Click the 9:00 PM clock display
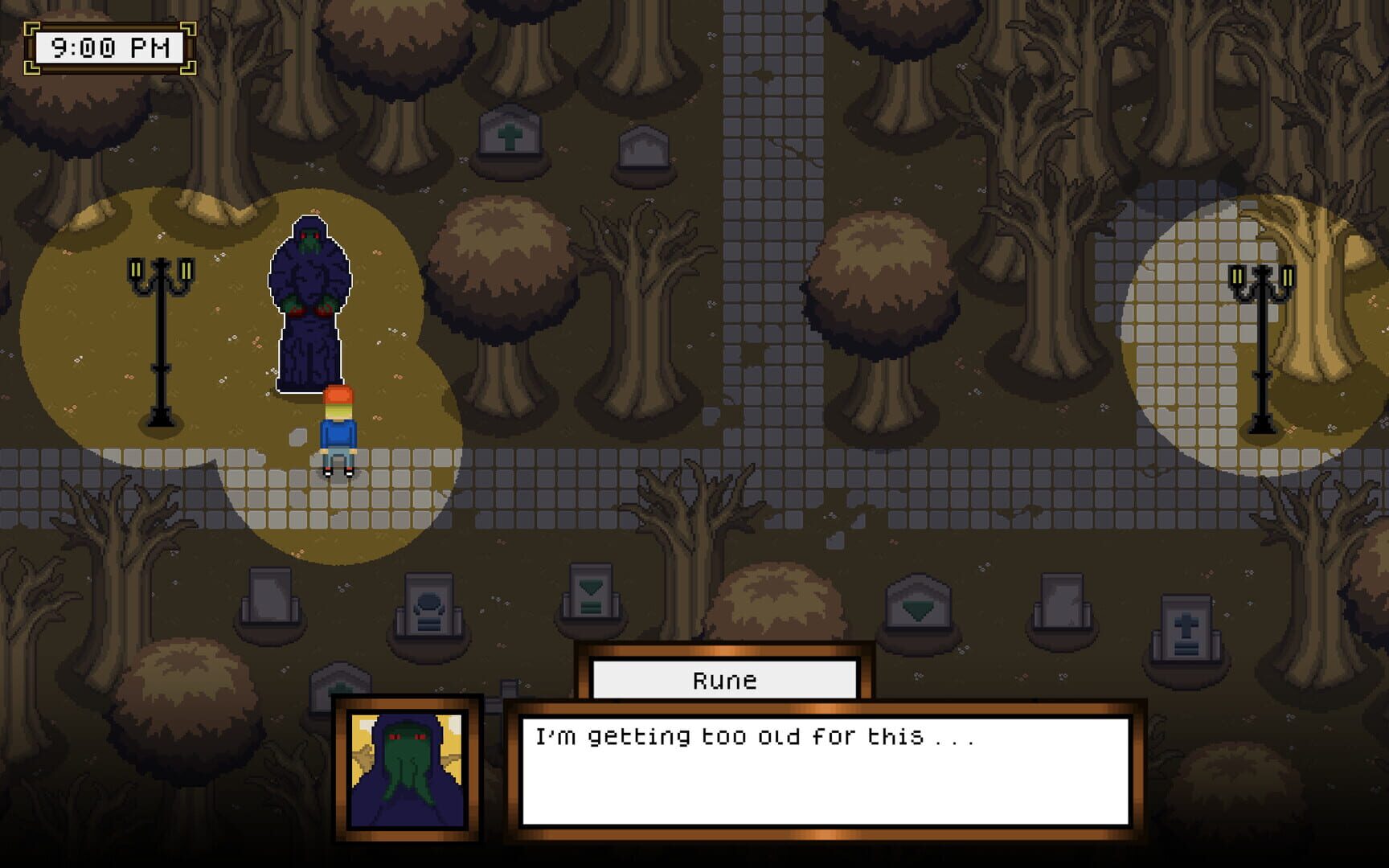The height and width of the screenshot is (868, 1389). pyautogui.click(x=109, y=47)
